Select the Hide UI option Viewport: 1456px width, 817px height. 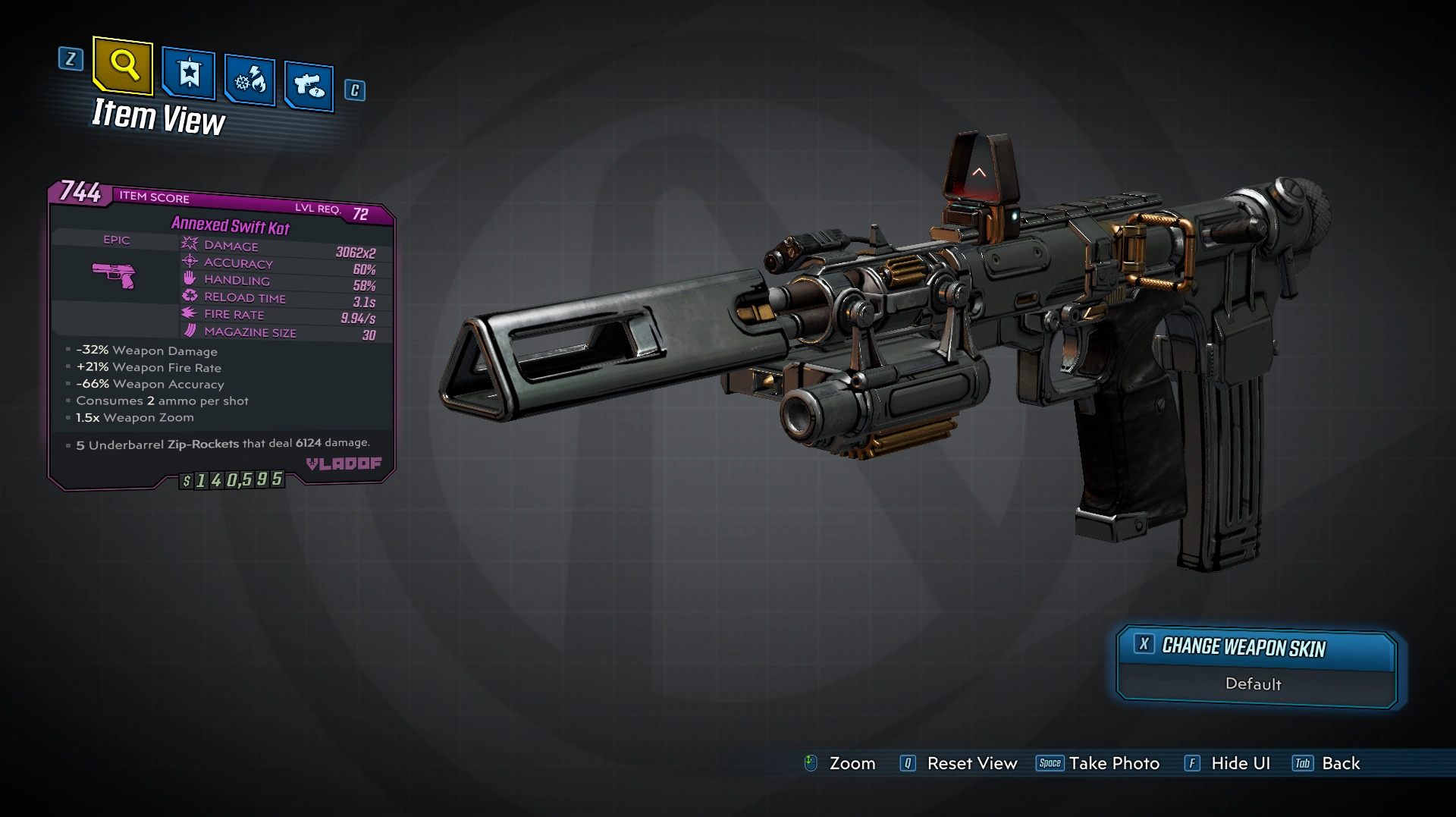point(1228,763)
